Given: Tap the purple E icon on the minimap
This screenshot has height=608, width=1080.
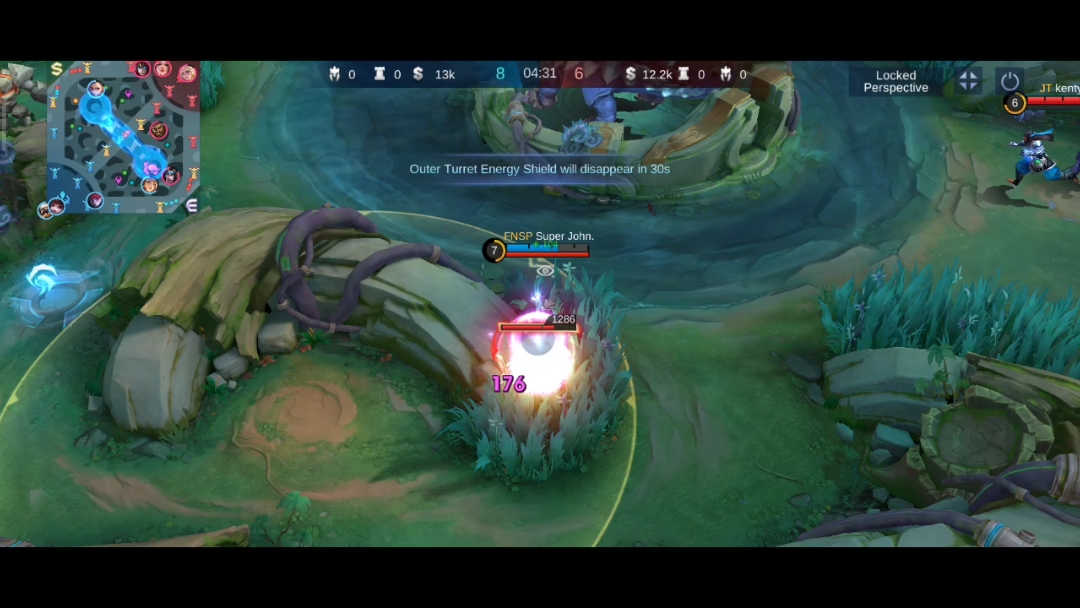Looking at the screenshot, I should click(x=192, y=204).
